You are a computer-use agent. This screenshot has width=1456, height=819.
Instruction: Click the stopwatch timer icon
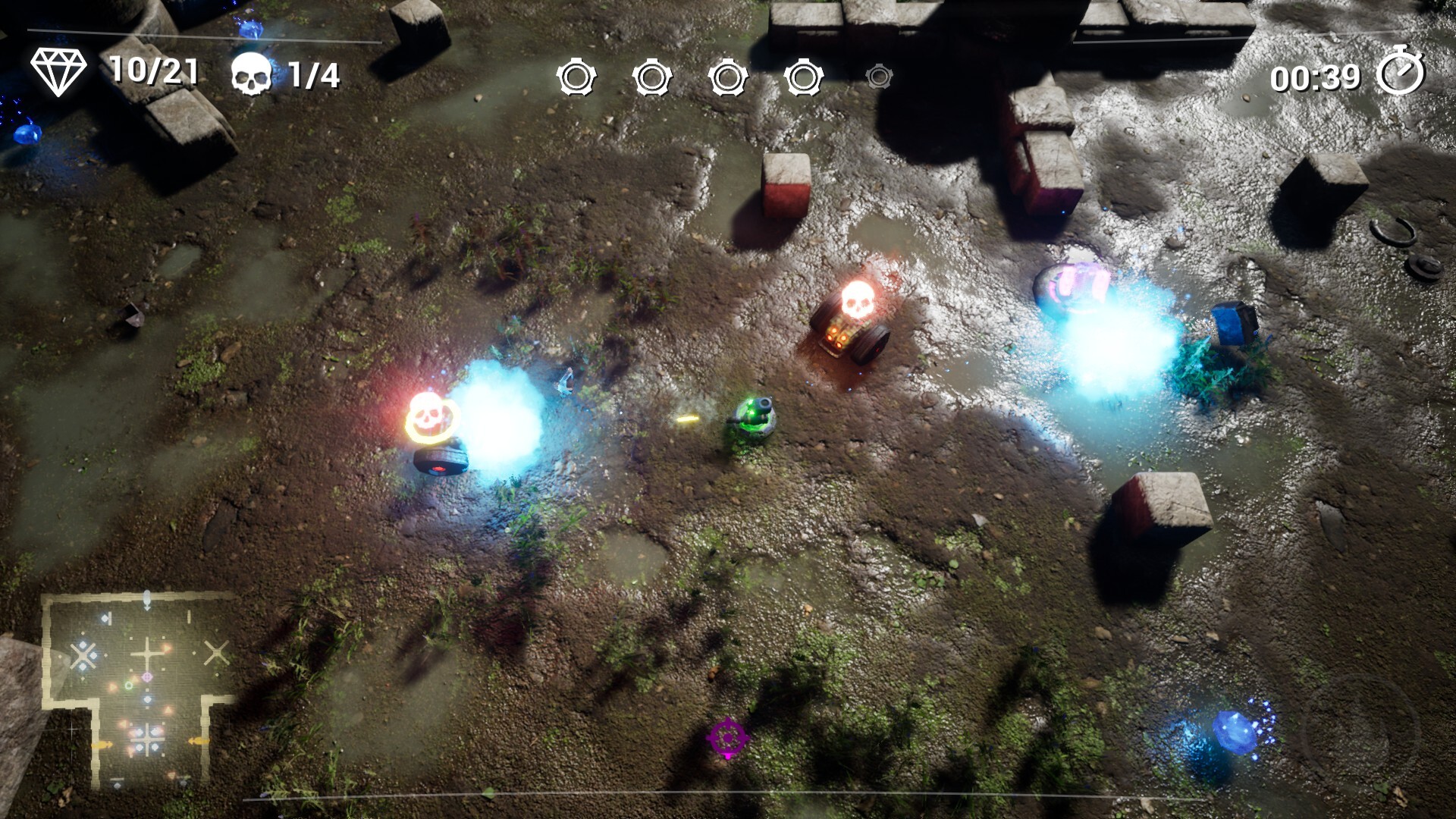pyautogui.click(x=1400, y=72)
